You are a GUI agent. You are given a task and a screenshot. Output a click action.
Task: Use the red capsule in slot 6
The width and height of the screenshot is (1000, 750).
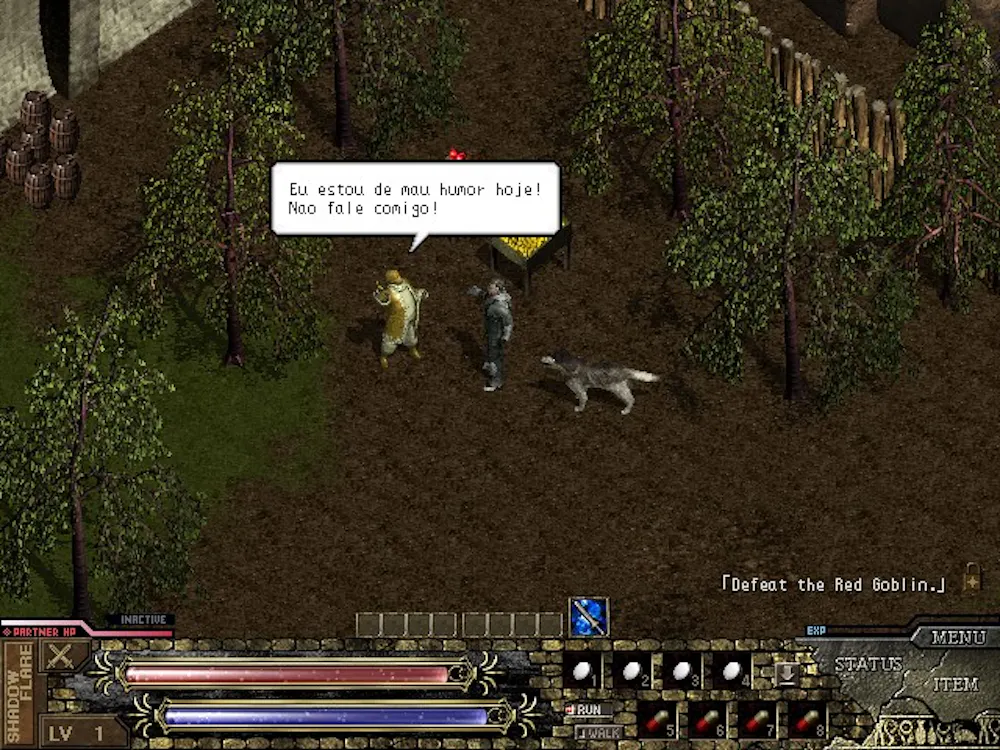(x=707, y=720)
